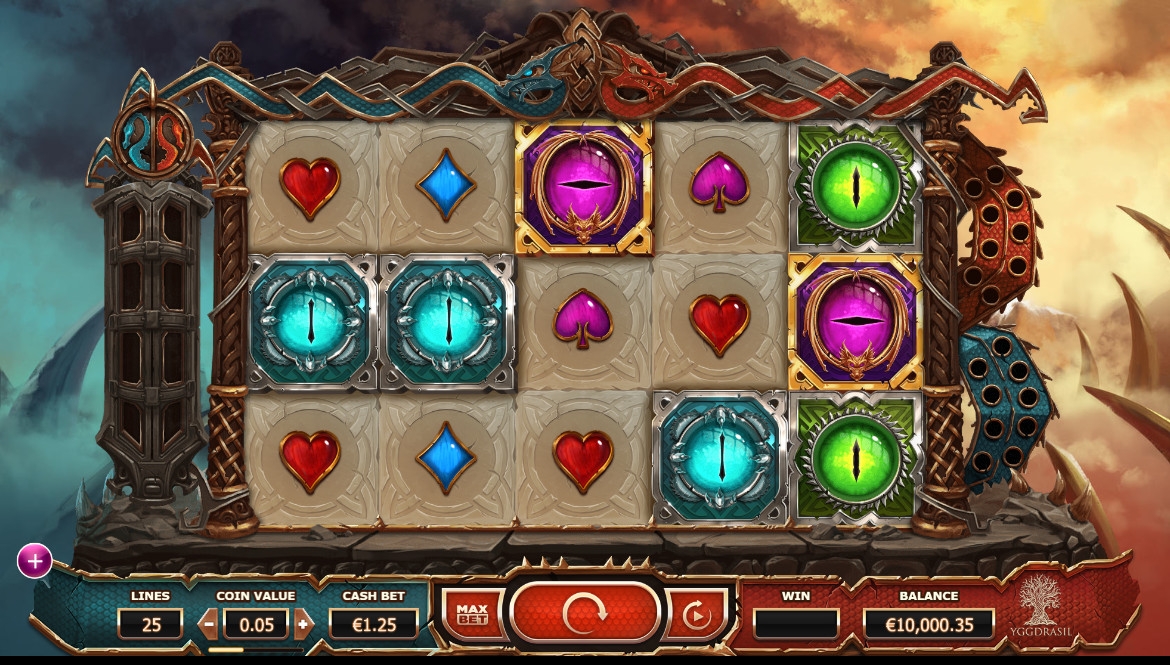Activate the autoplay button

(x=696, y=614)
